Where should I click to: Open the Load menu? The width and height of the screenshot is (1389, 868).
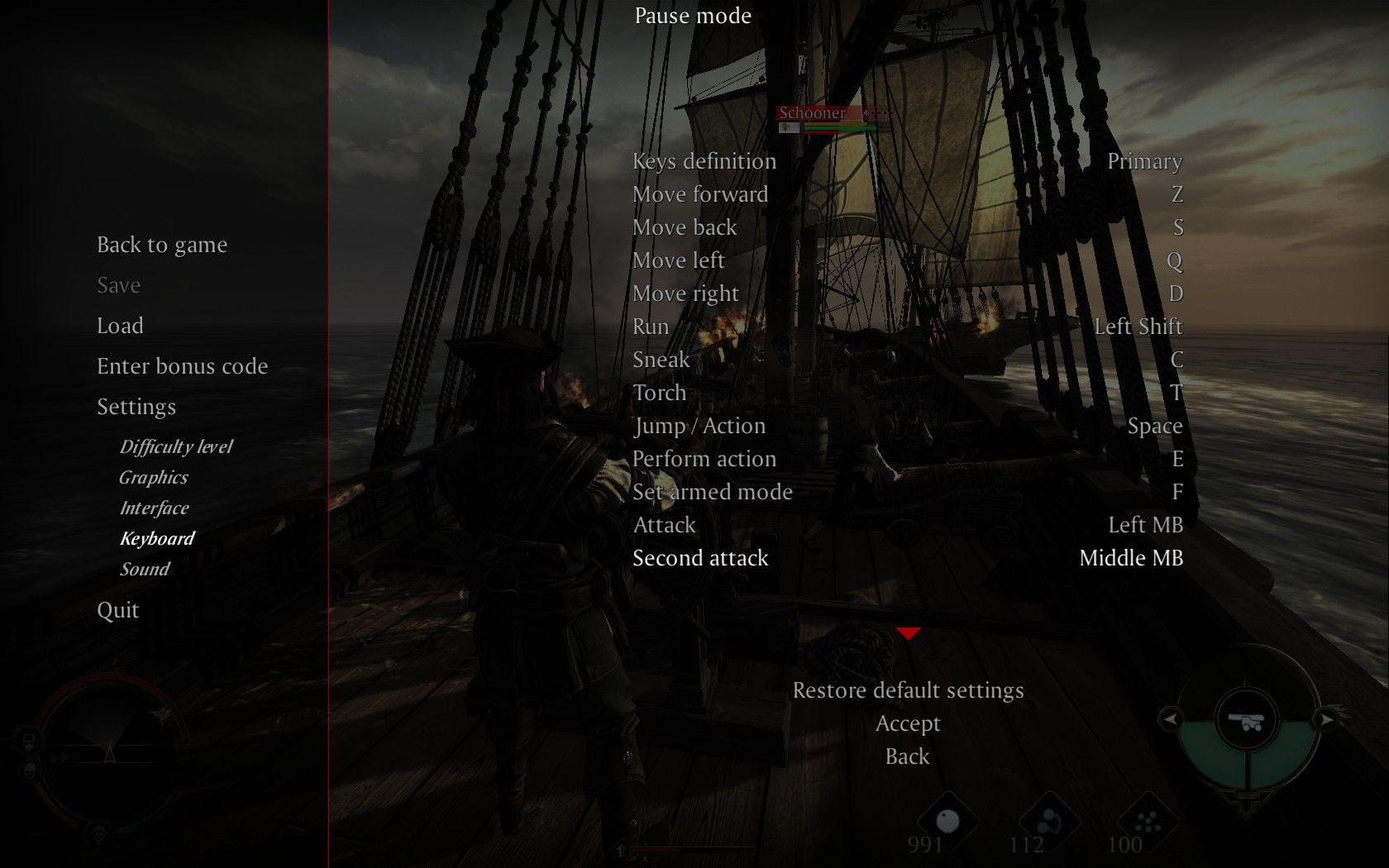click(x=120, y=326)
